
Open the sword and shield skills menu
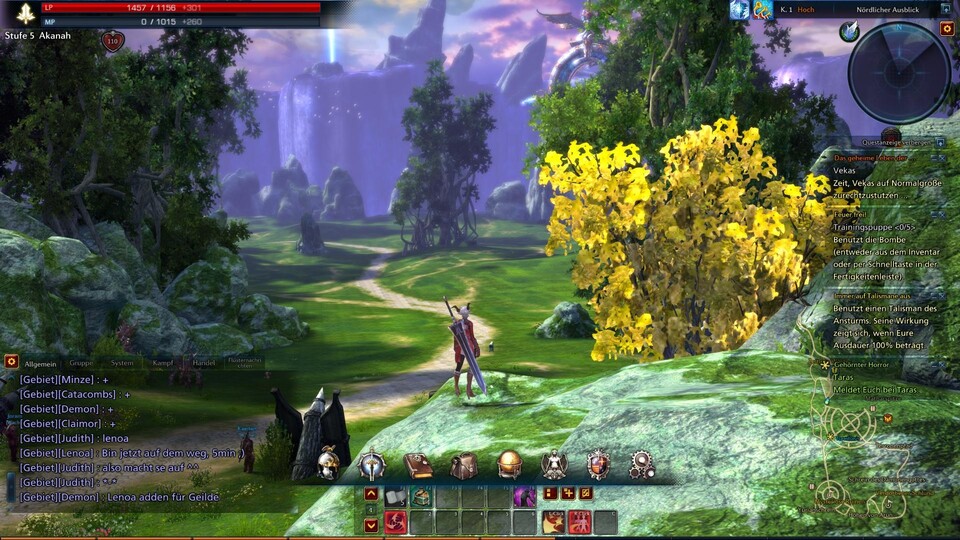point(372,465)
